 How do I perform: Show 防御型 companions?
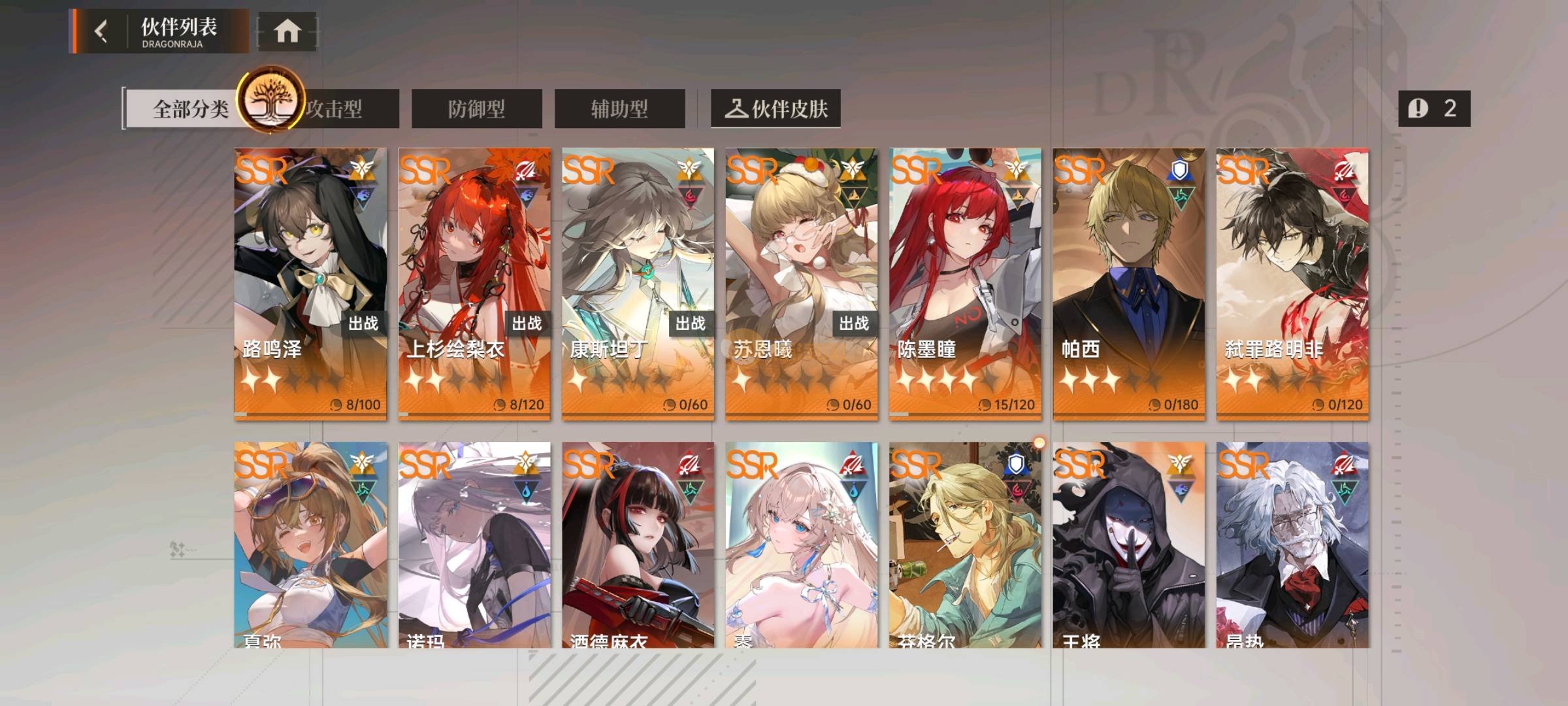(476, 109)
